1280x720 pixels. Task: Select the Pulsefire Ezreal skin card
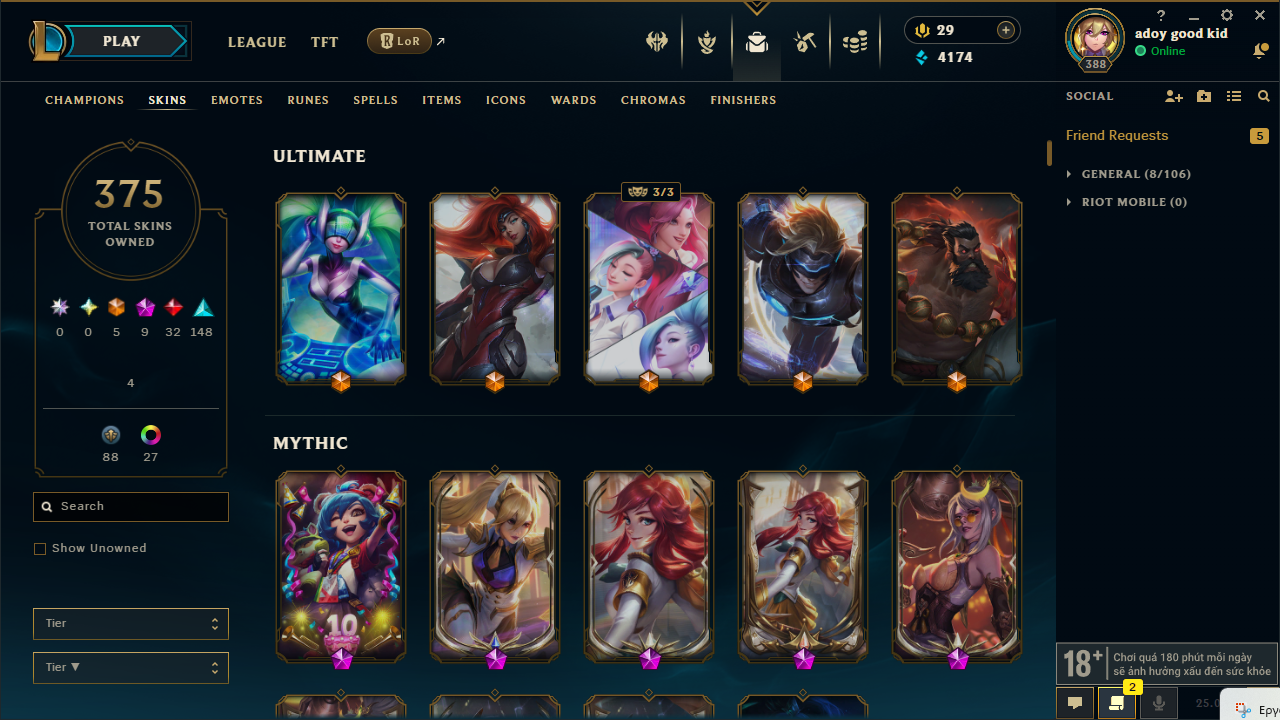pyautogui.click(x=803, y=288)
